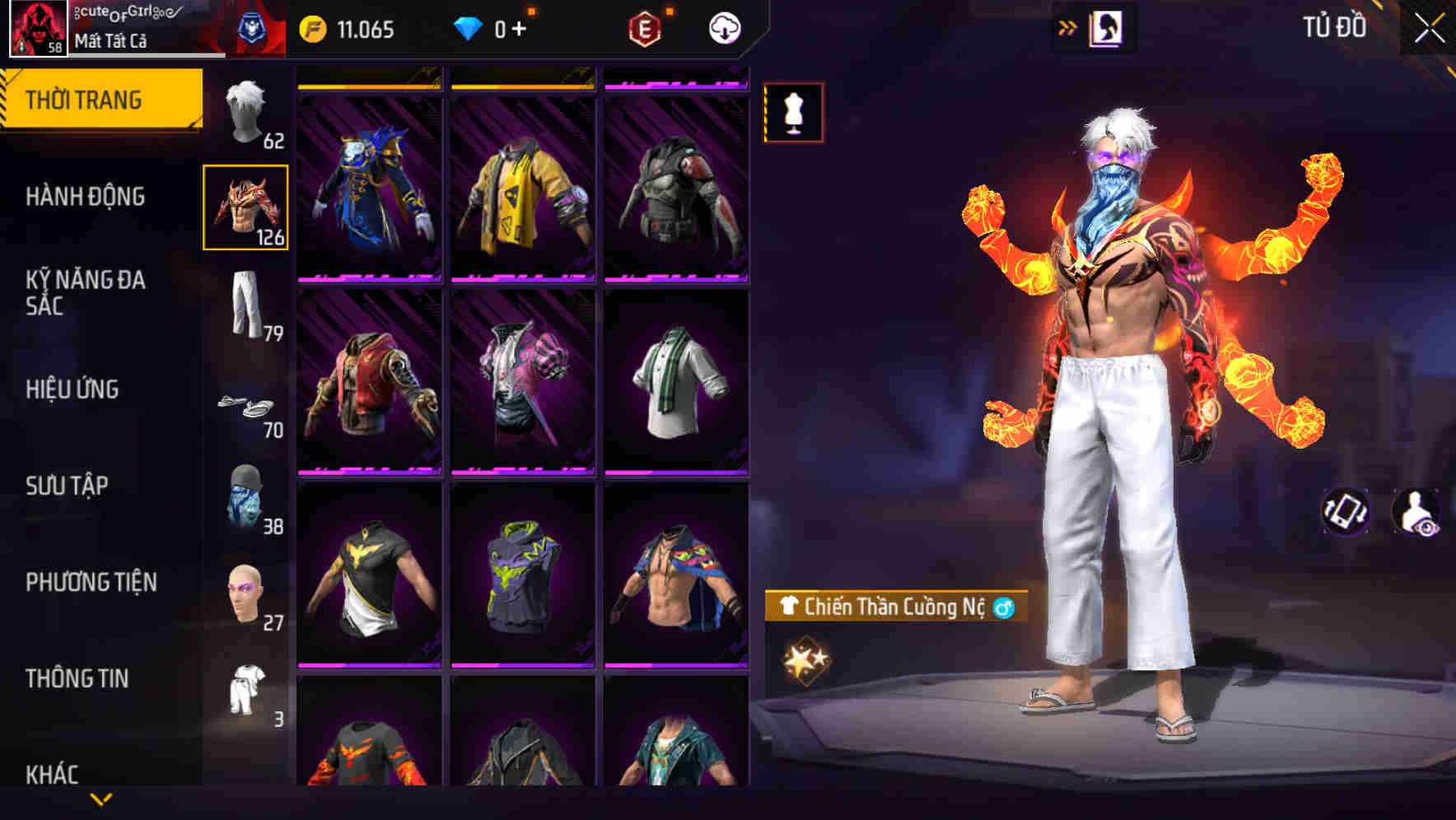Select the hair items category icon

[x=245, y=115]
